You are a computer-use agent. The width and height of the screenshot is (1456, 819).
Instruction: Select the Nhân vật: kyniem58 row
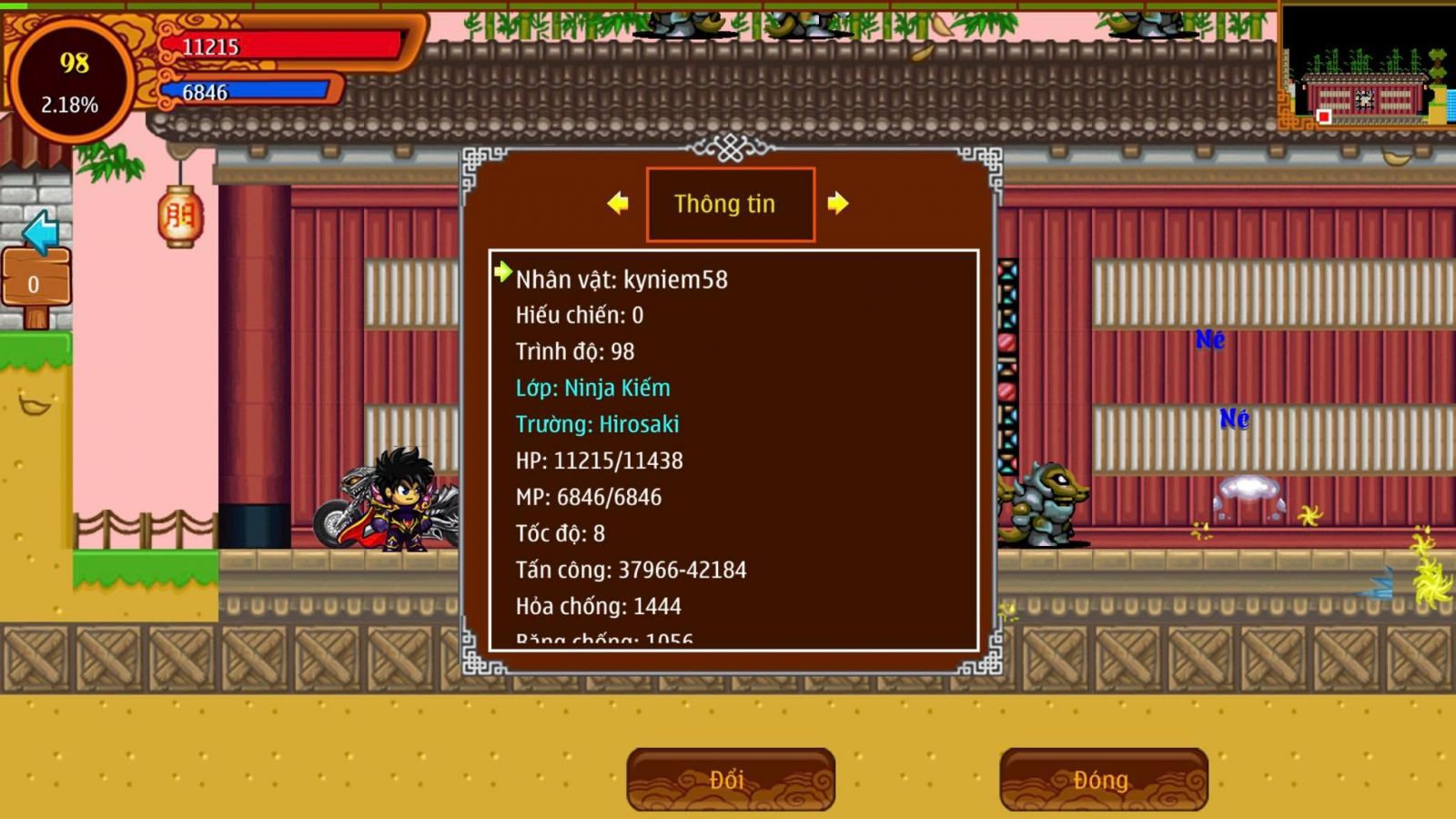tap(622, 279)
